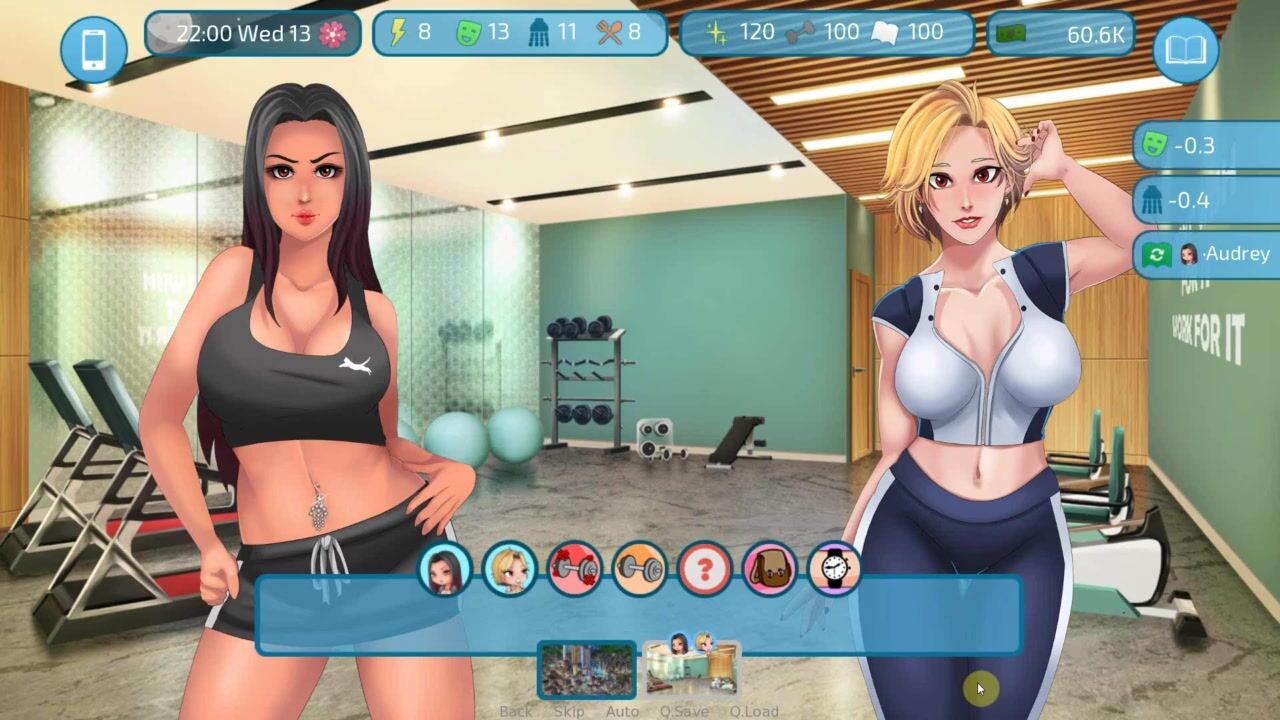Select the blonde girl portrait action
This screenshot has height=720, width=1280.
click(x=510, y=569)
